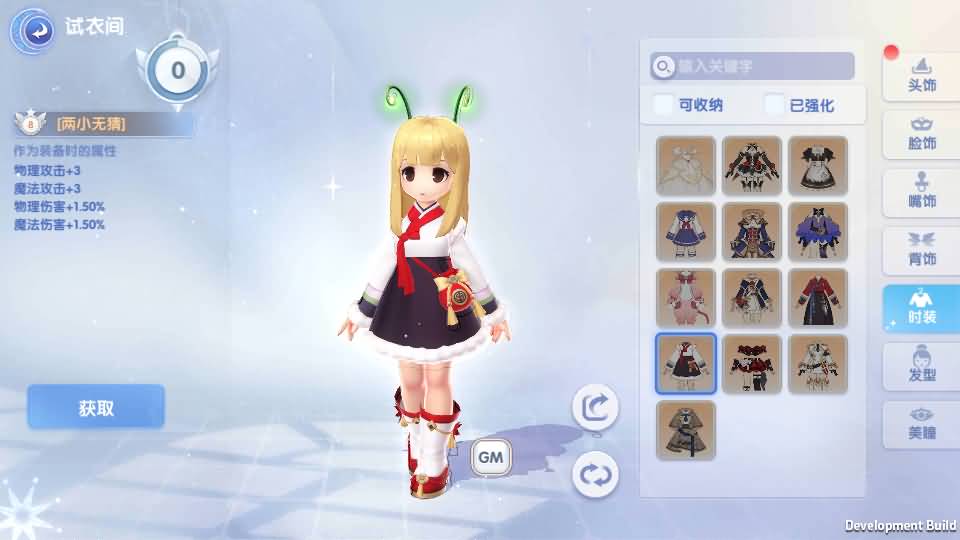Type in the keyword search field
Viewport: 960px width, 540px height.
click(760, 66)
